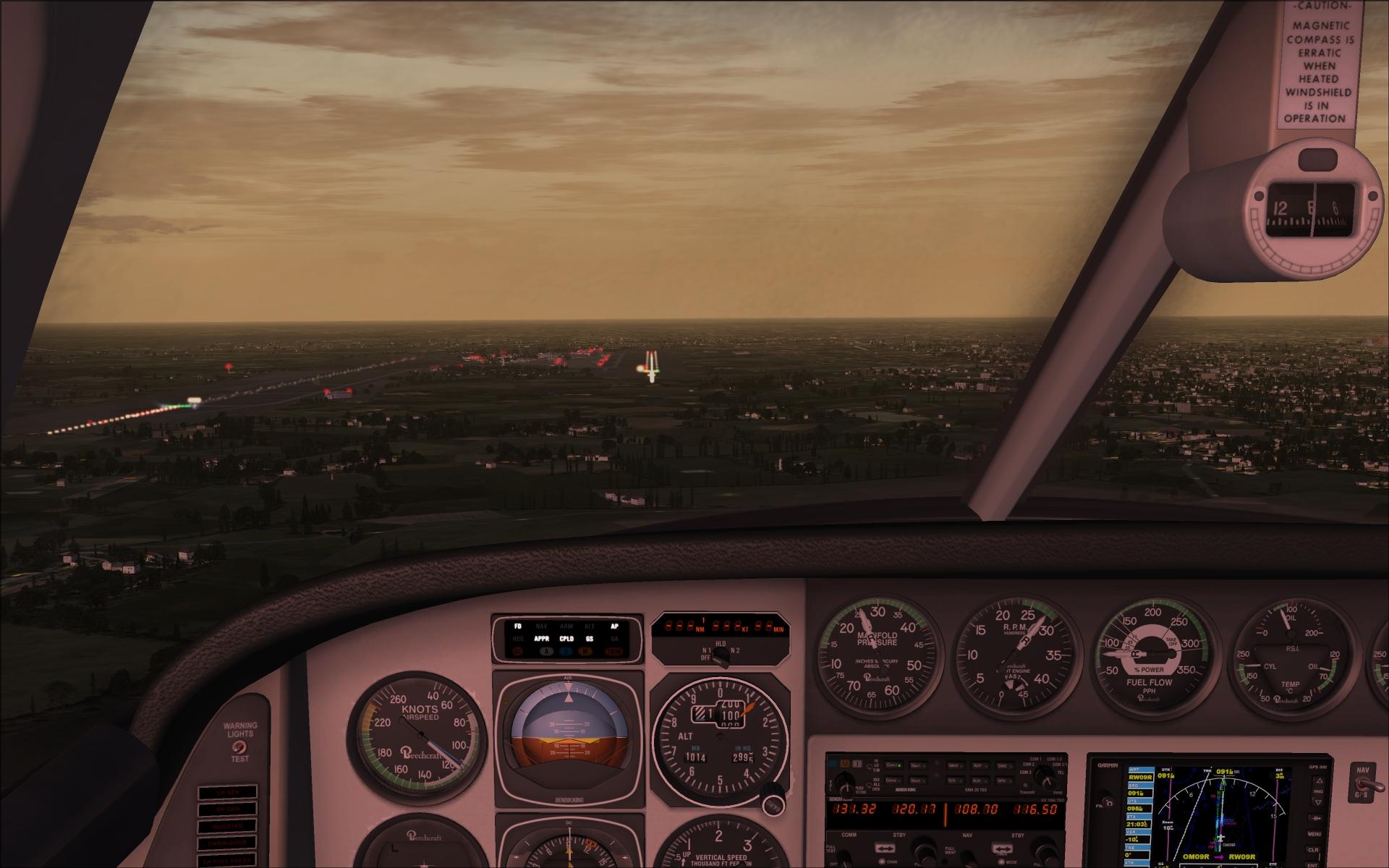The height and width of the screenshot is (868, 1389).
Task: Activate the GPS direct-to button
Action: tap(1316, 817)
